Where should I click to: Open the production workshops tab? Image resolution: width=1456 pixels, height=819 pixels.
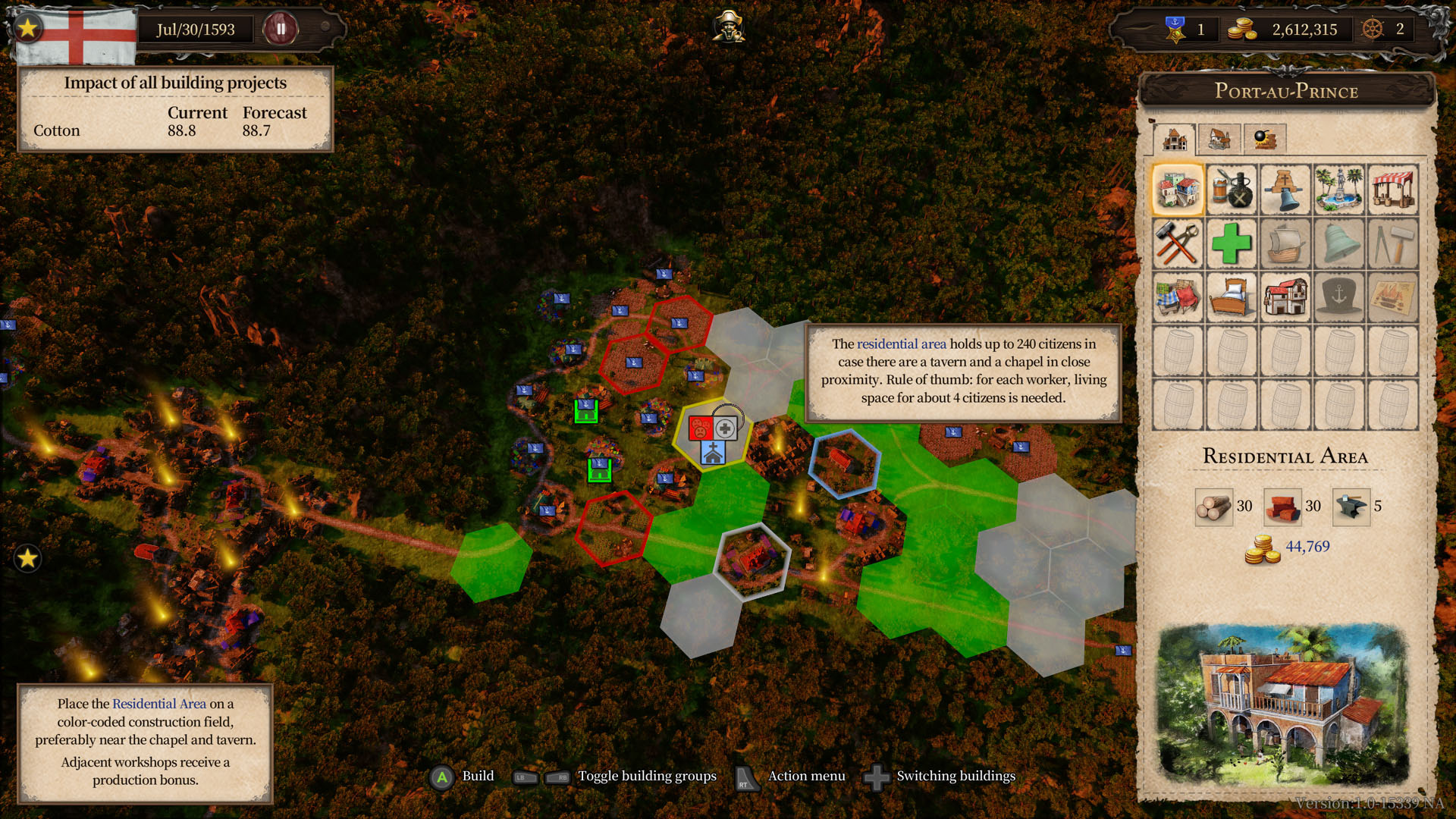1219,139
